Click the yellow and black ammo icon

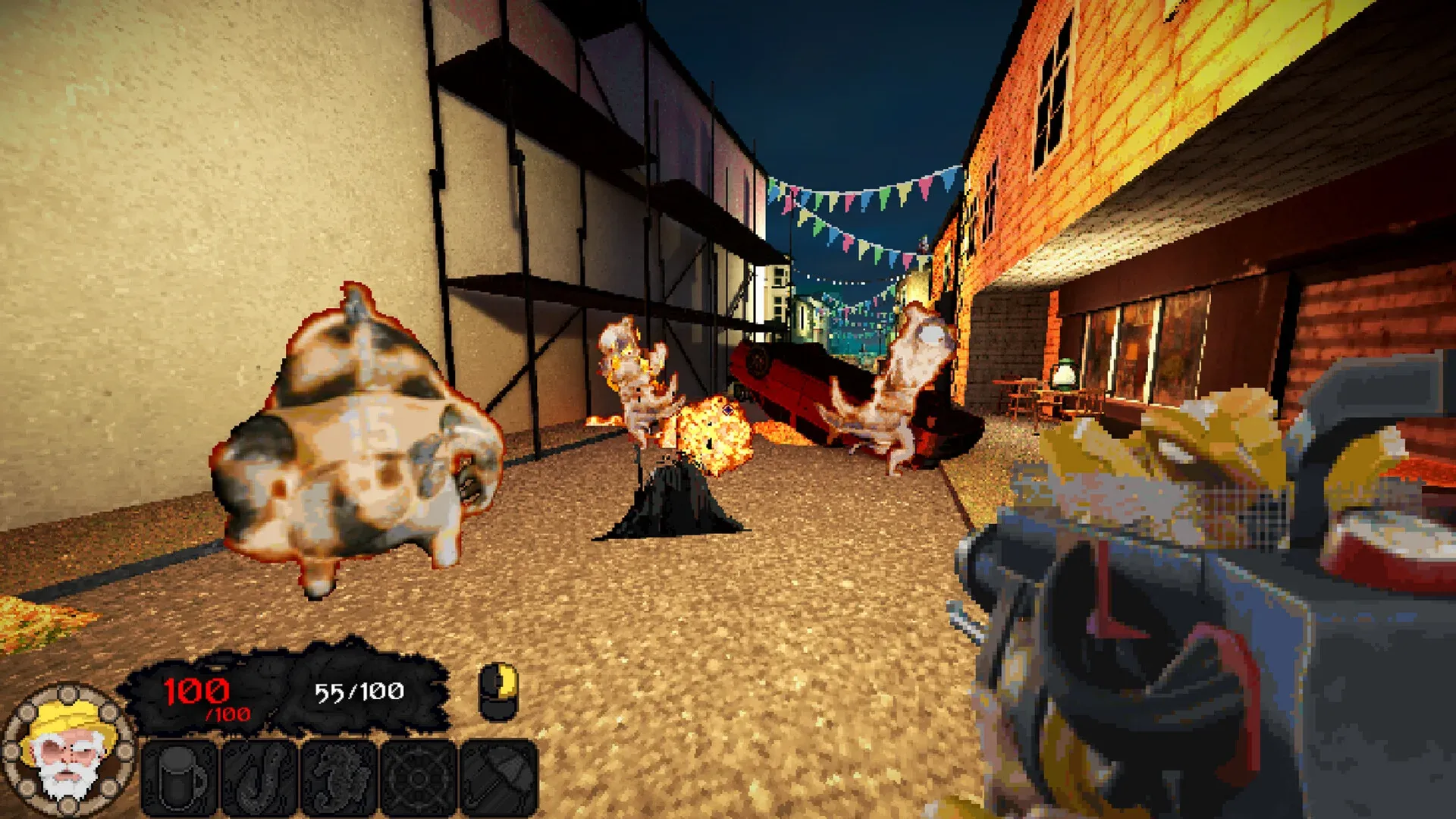pos(498,692)
